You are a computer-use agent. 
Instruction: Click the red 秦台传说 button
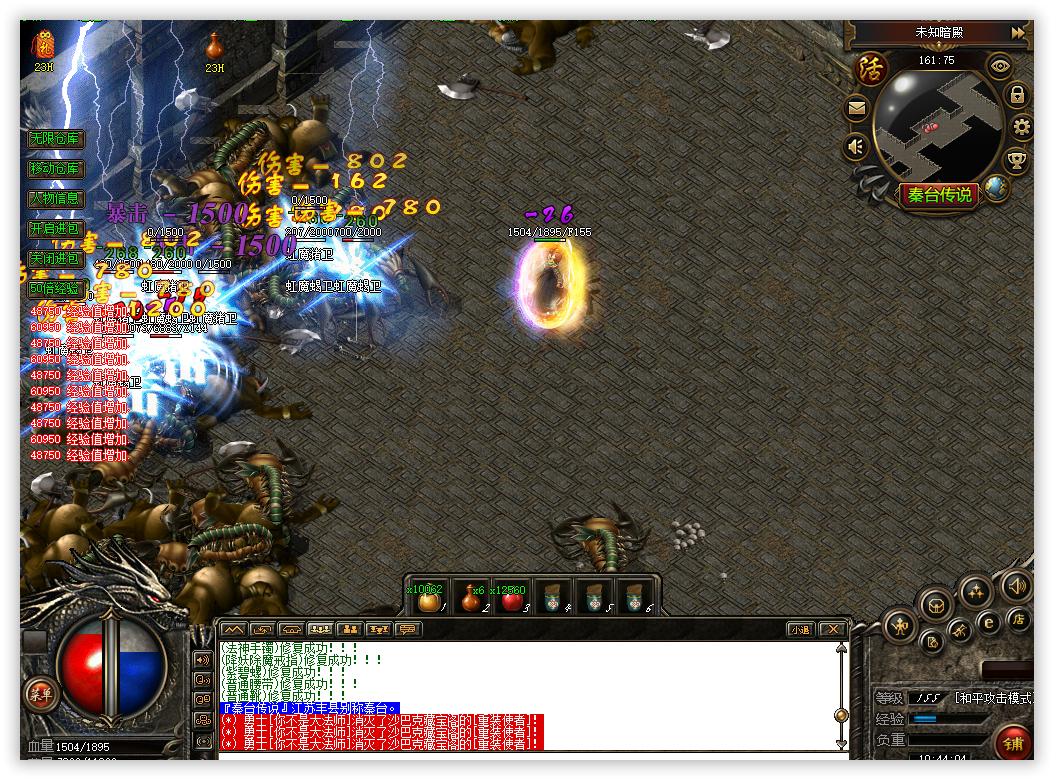[x=940, y=195]
